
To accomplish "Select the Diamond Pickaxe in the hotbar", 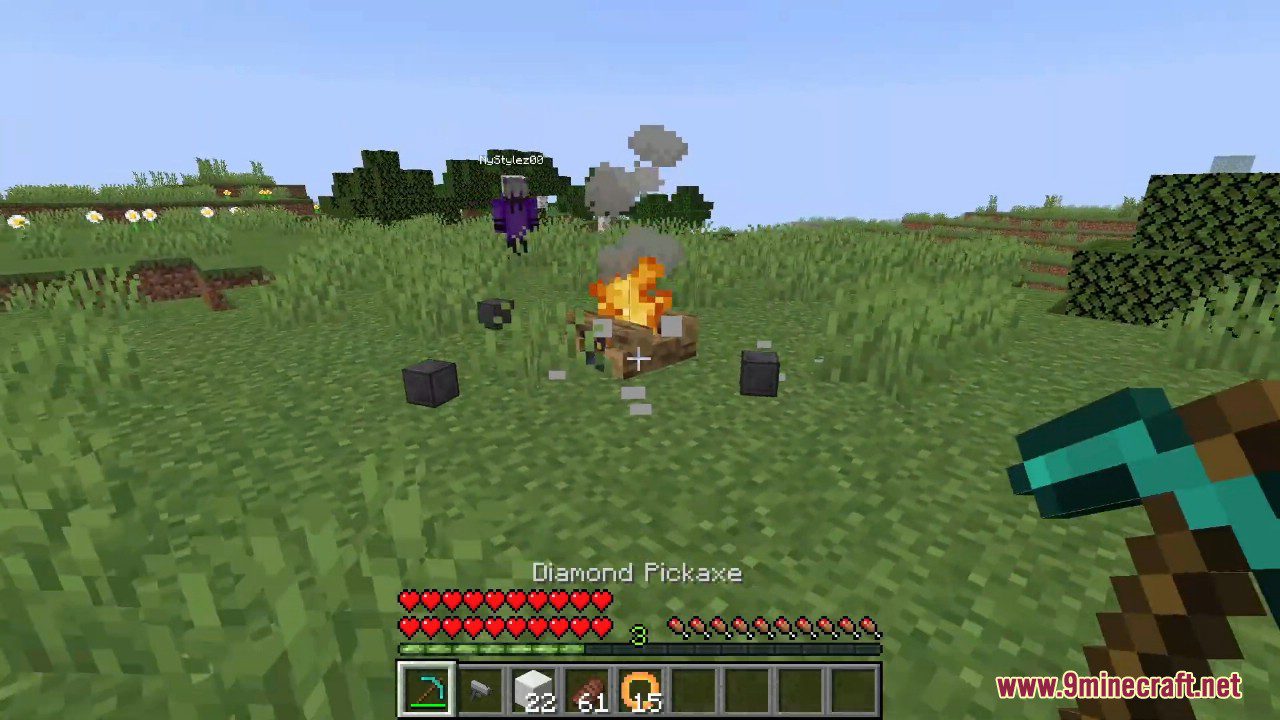I will [x=427, y=690].
